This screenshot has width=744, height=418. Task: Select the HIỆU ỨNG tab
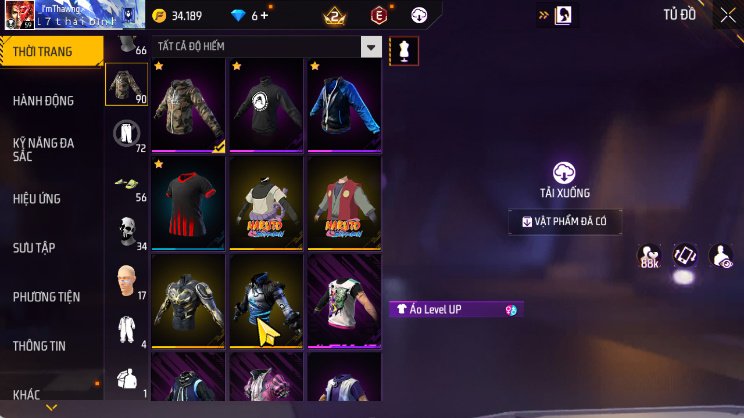38,198
